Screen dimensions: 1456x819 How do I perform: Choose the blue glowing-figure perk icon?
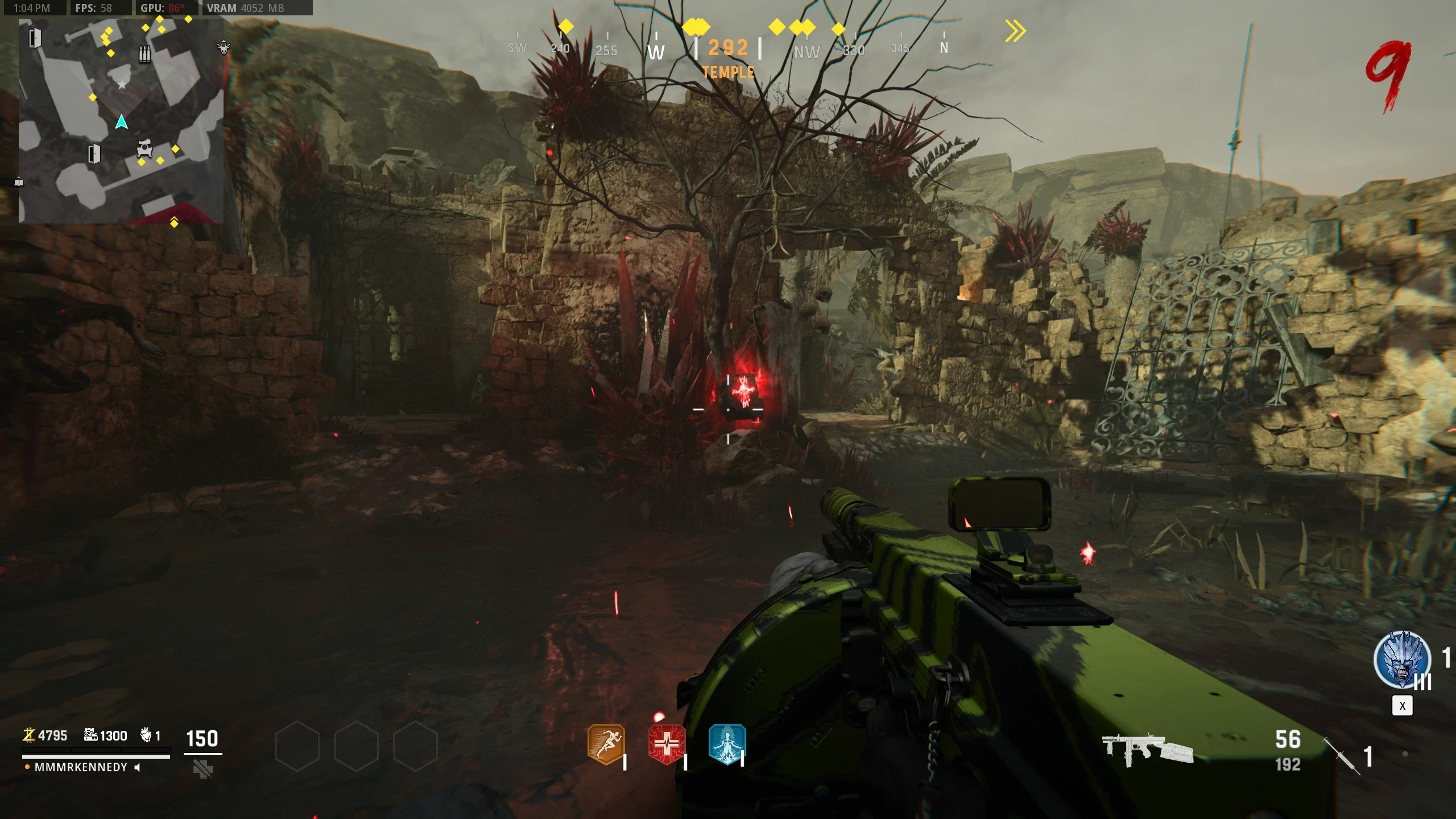pos(727,744)
